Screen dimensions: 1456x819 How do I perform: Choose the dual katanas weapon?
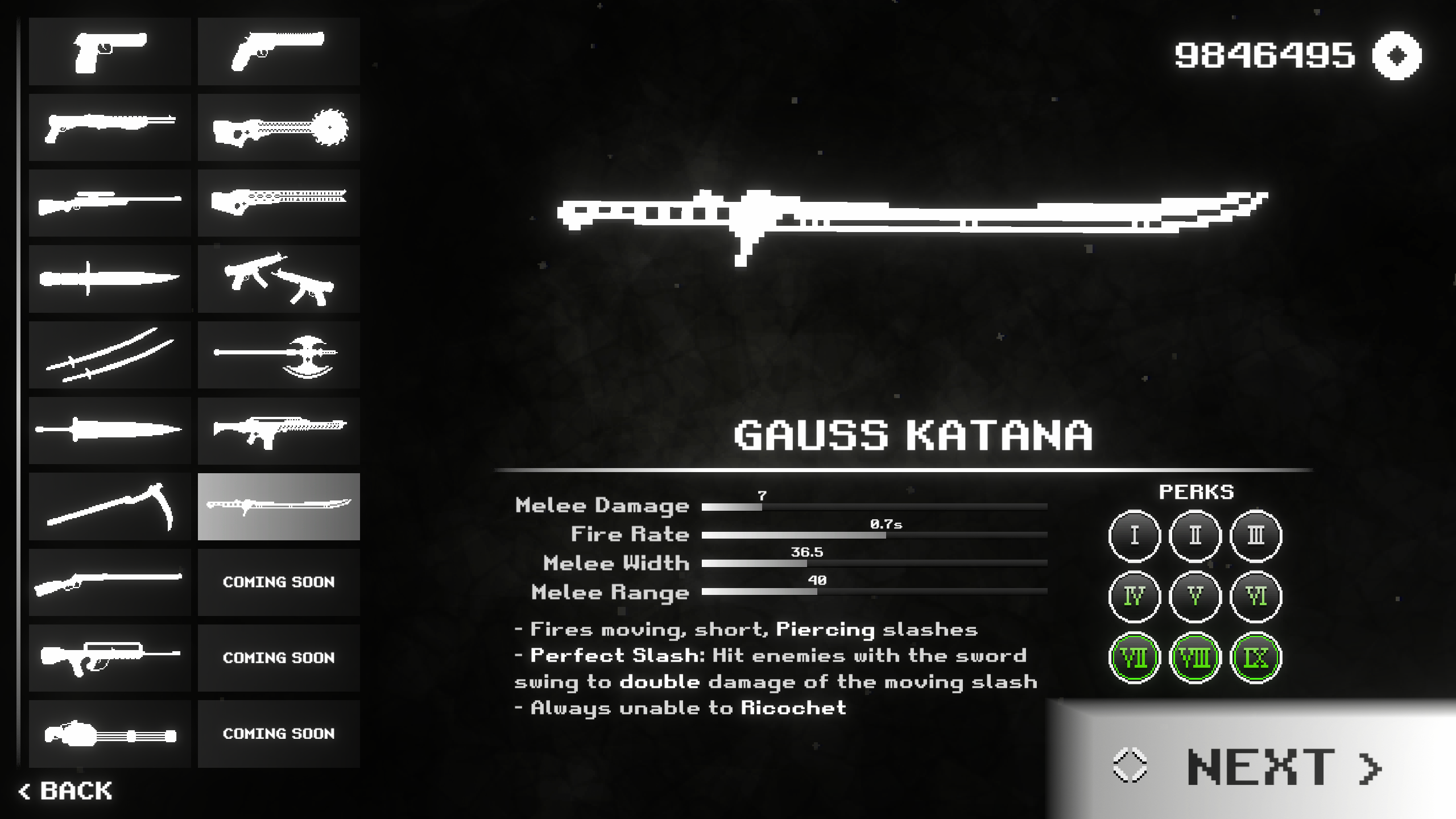click(x=109, y=354)
